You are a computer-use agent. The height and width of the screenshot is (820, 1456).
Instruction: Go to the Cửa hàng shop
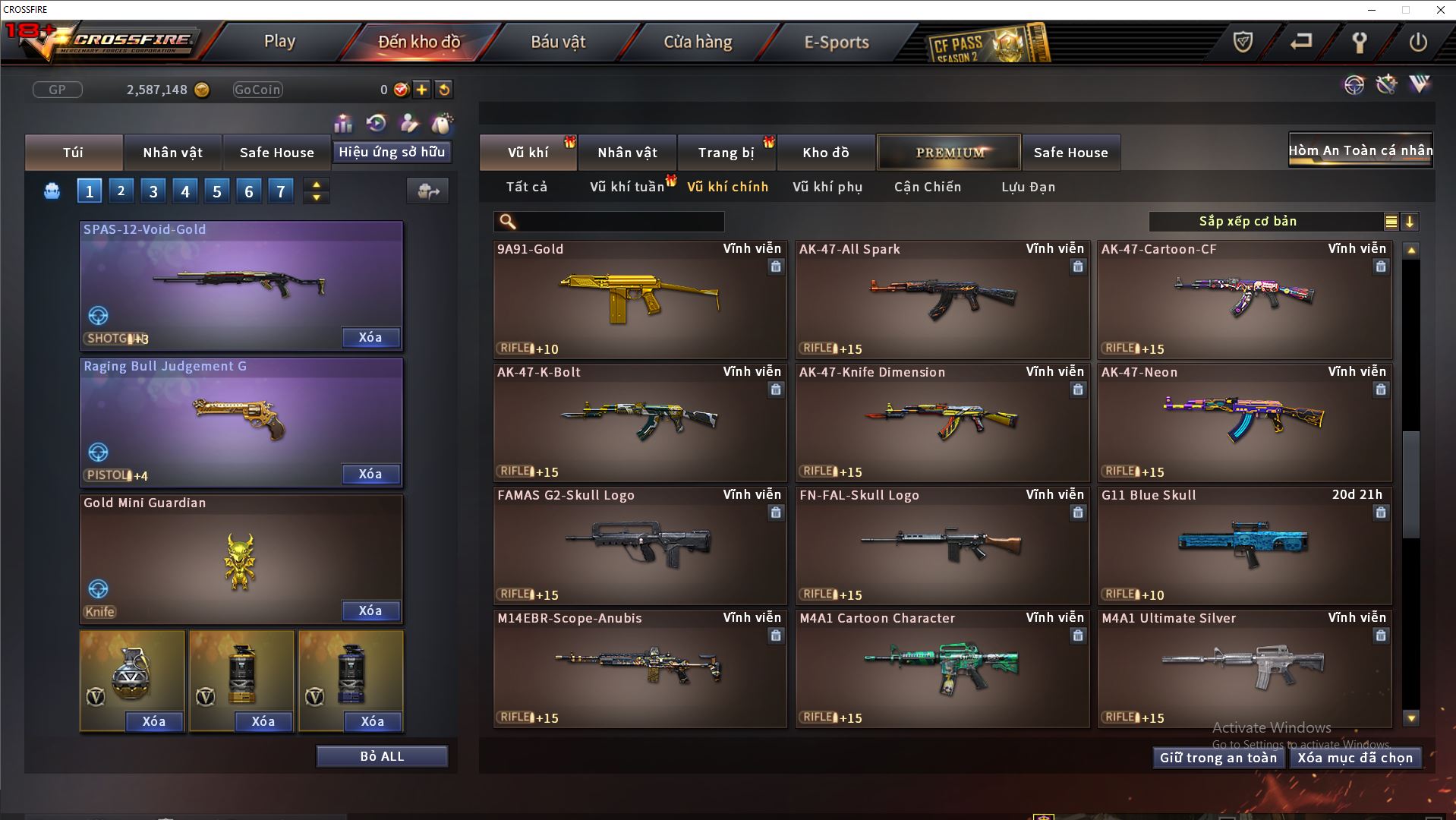tap(698, 42)
